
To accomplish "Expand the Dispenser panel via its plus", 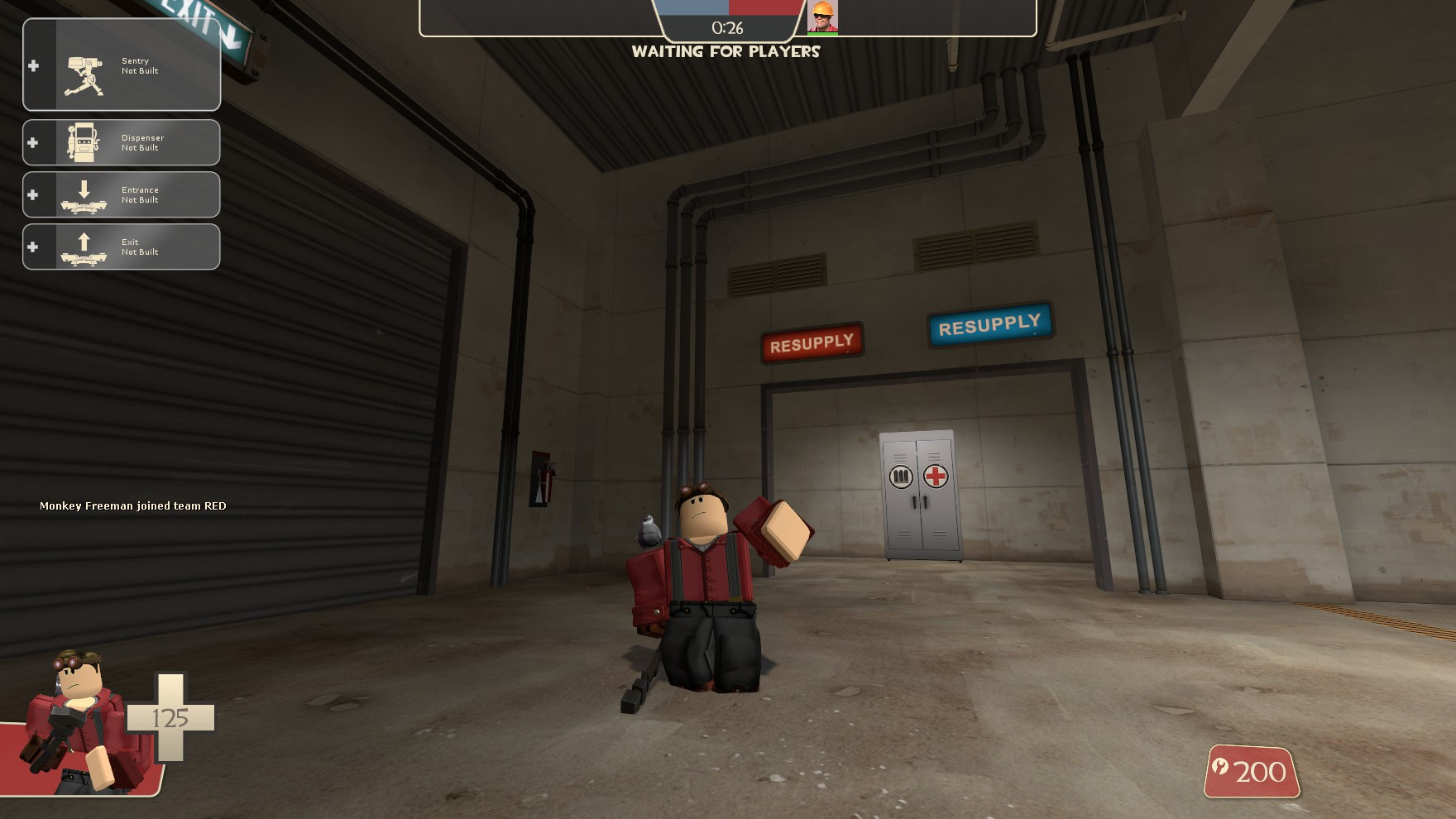I will tap(33, 142).
